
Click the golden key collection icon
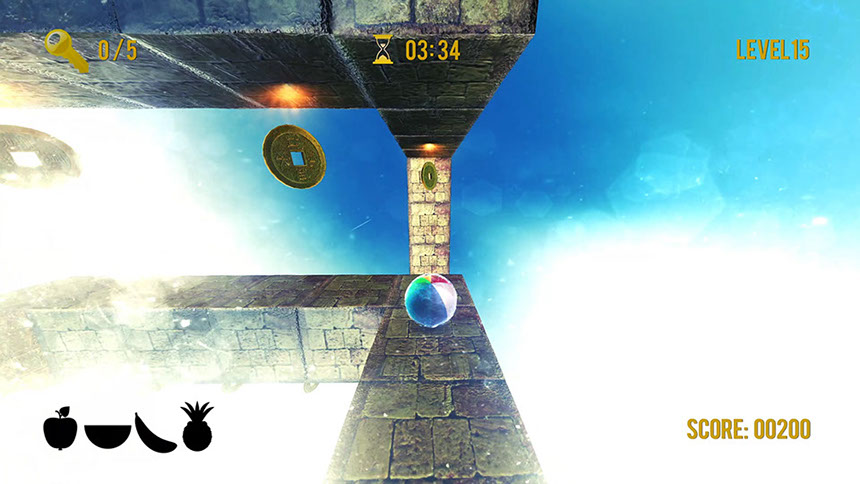coord(67,50)
